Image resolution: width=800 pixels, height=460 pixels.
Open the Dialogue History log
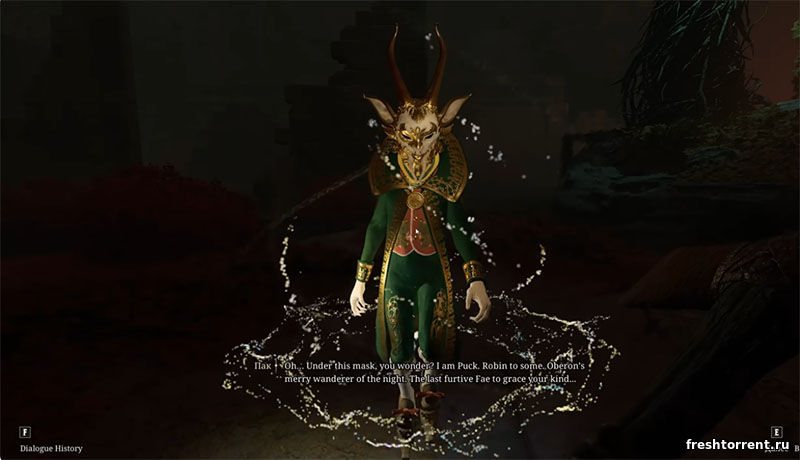click(50, 448)
